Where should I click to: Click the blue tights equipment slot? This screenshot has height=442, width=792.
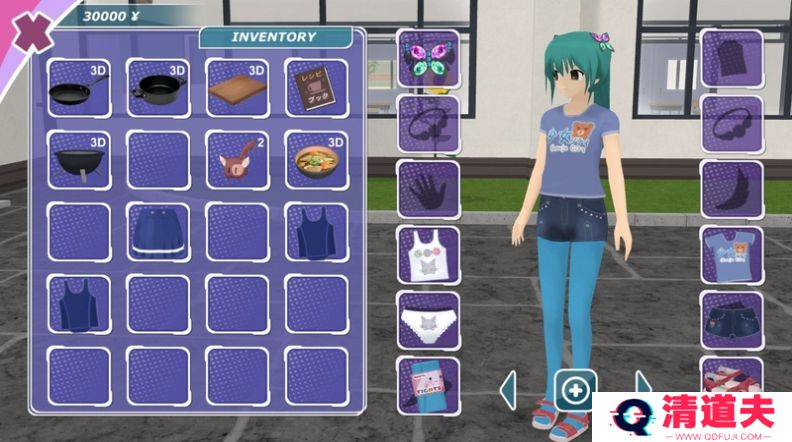pos(428,383)
